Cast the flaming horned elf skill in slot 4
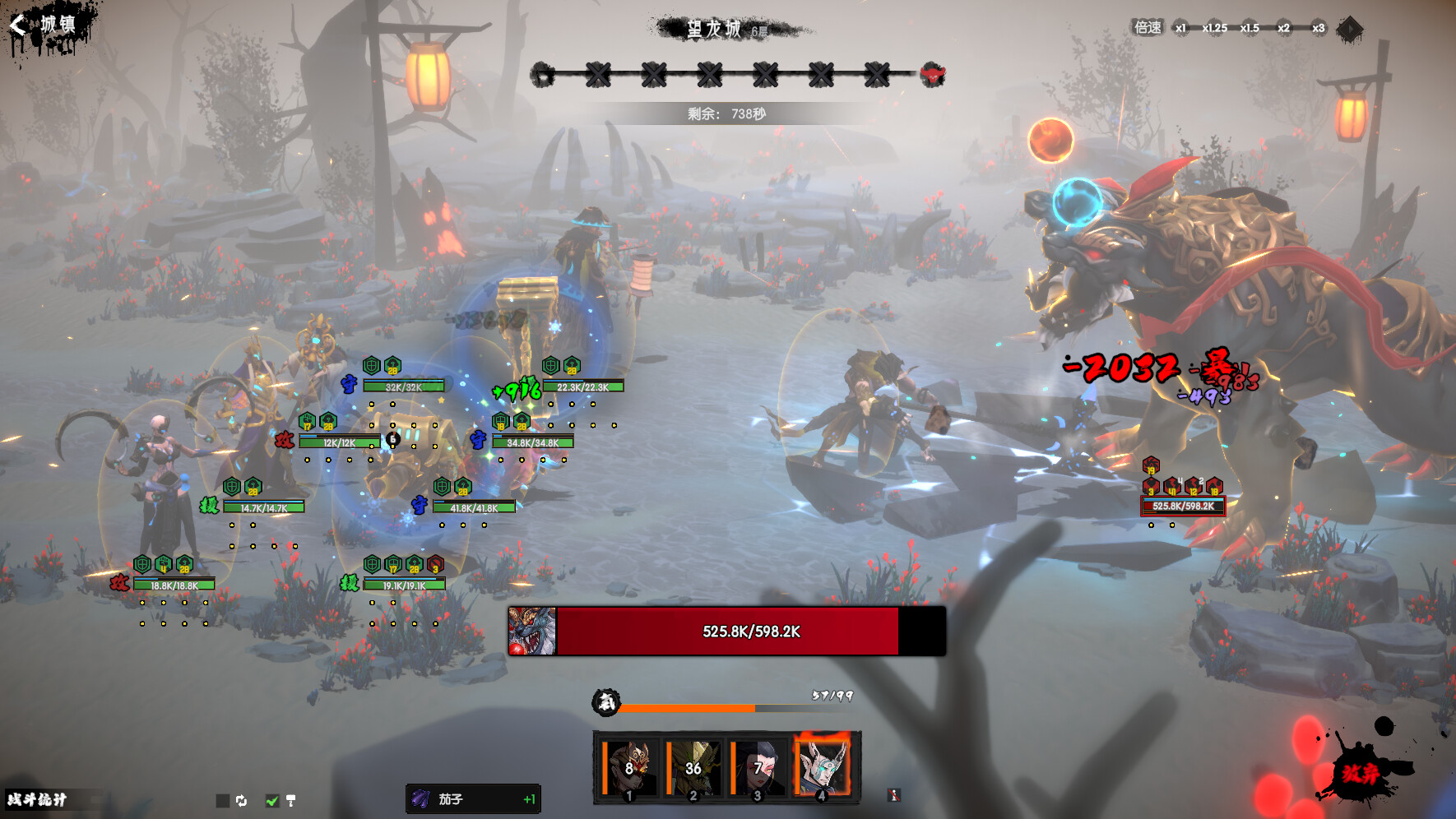This screenshot has width=1456, height=819. tap(823, 768)
